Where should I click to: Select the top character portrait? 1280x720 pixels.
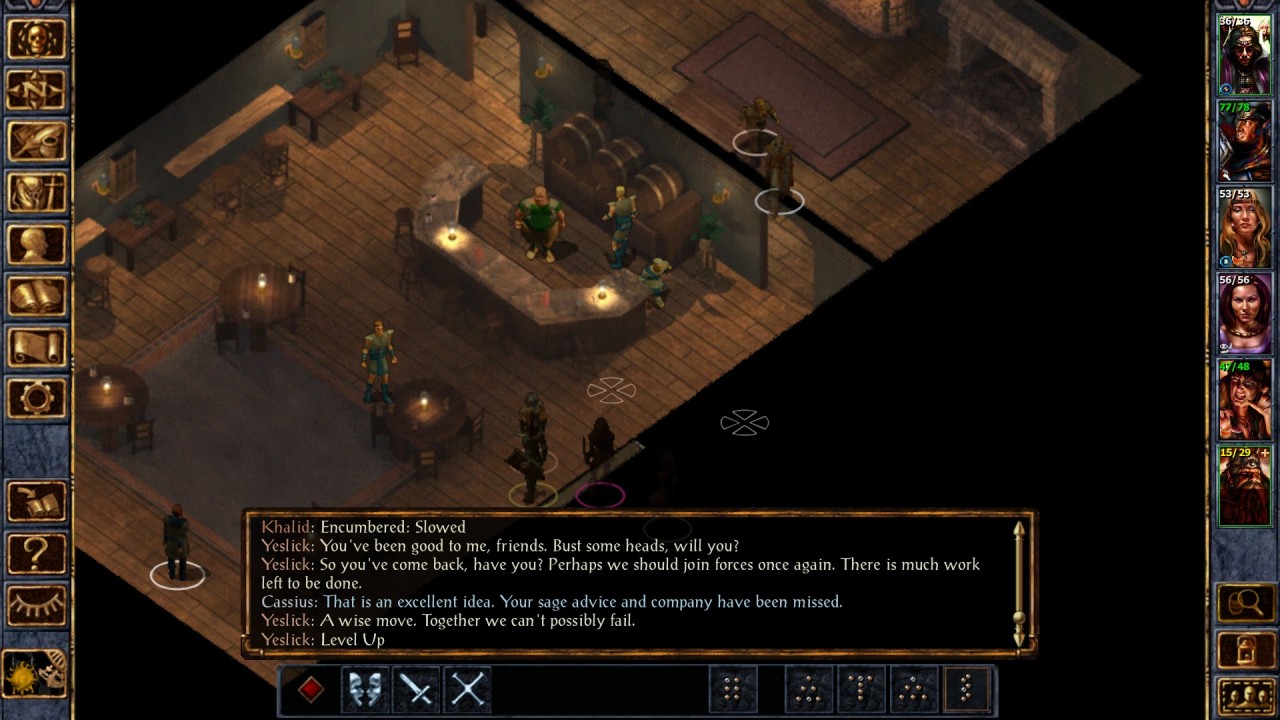1245,55
